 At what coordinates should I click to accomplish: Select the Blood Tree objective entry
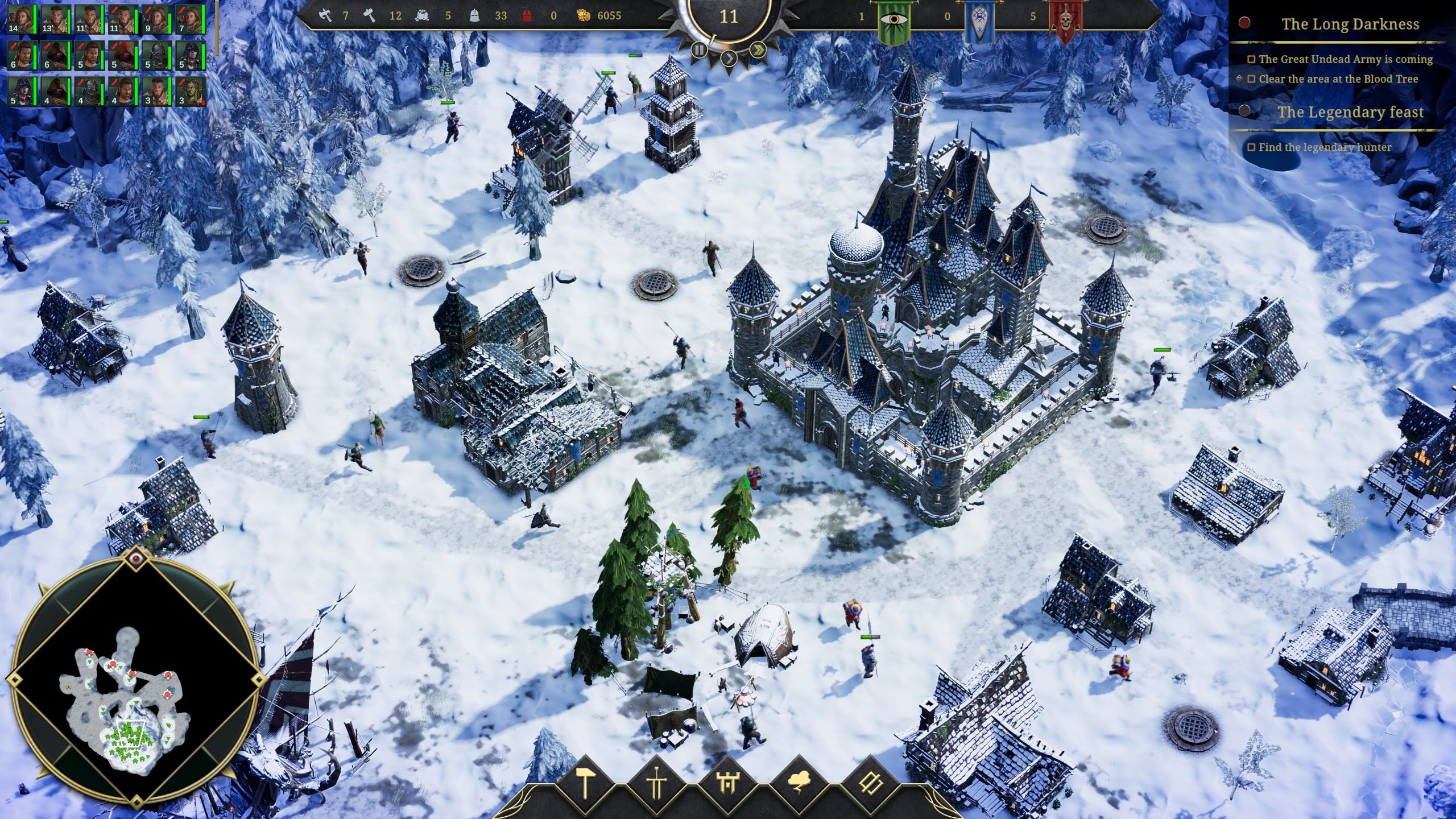[x=1338, y=79]
